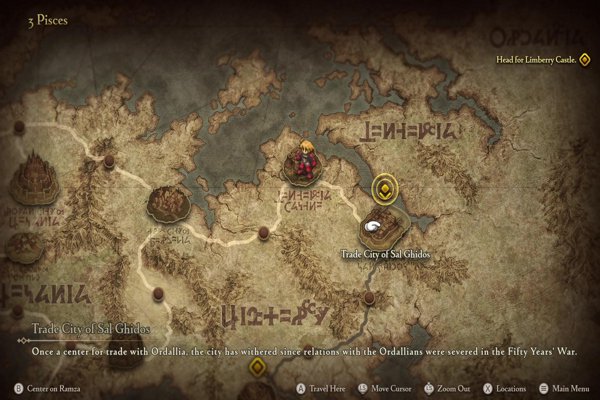Click the gold diamond marker at the map's bottom
The width and height of the screenshot is (600, 400).
click(x=258, y=367)
